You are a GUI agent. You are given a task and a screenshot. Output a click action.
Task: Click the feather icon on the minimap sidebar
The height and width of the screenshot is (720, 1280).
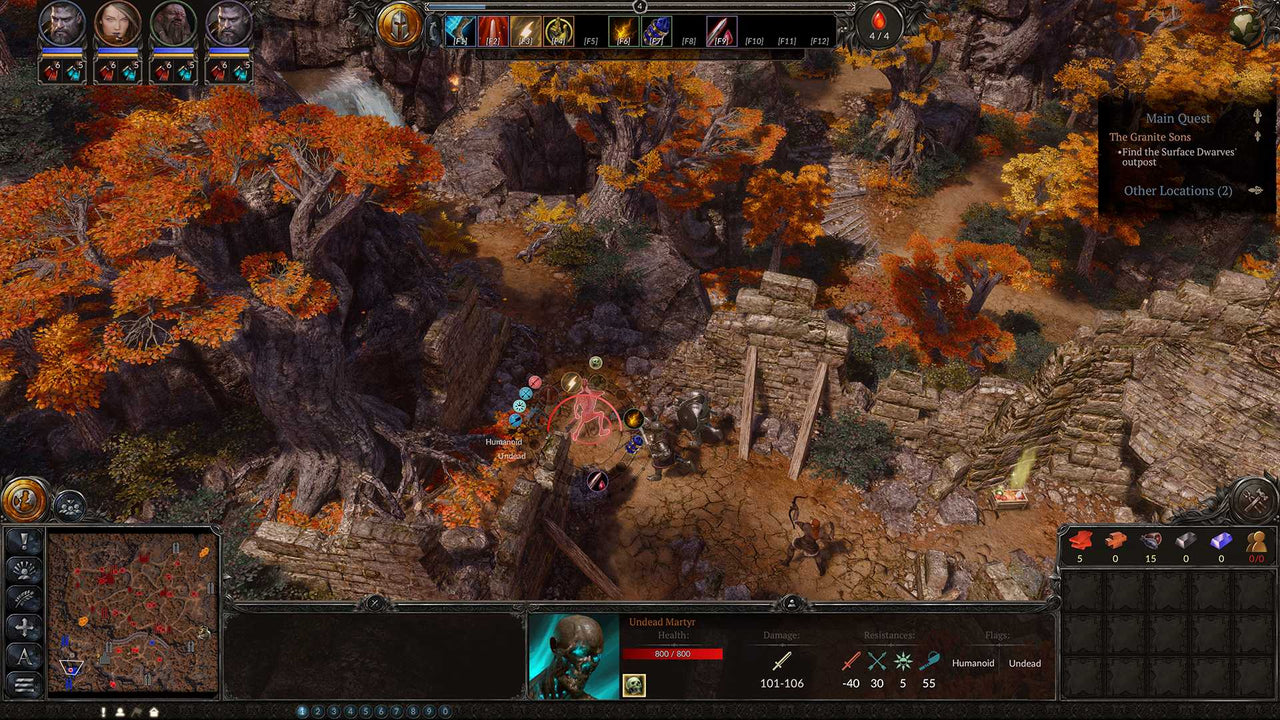click(23, 597)
